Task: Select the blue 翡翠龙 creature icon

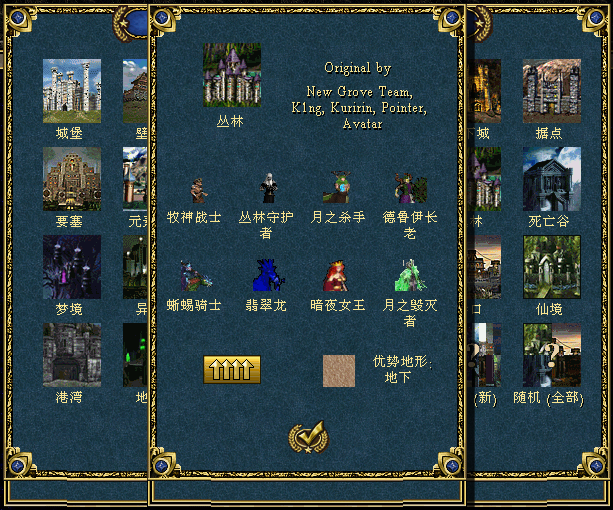Action: (267, 276)
